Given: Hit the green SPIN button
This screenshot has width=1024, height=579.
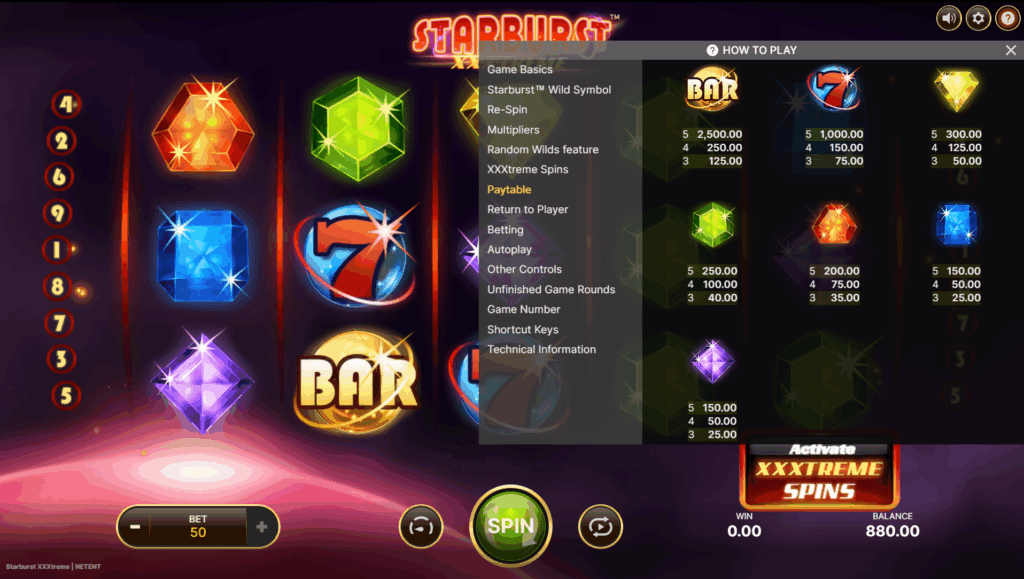Looking at the screenshot, I should coord(510,525).
